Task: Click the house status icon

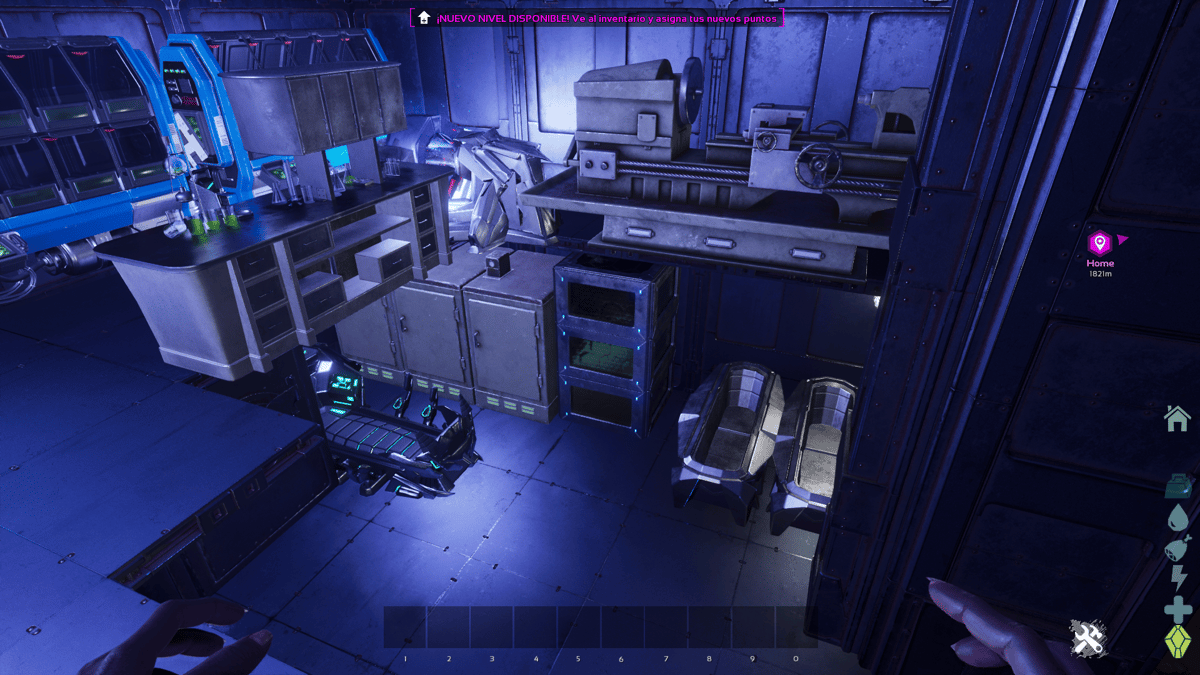Action: (1177, 418)
